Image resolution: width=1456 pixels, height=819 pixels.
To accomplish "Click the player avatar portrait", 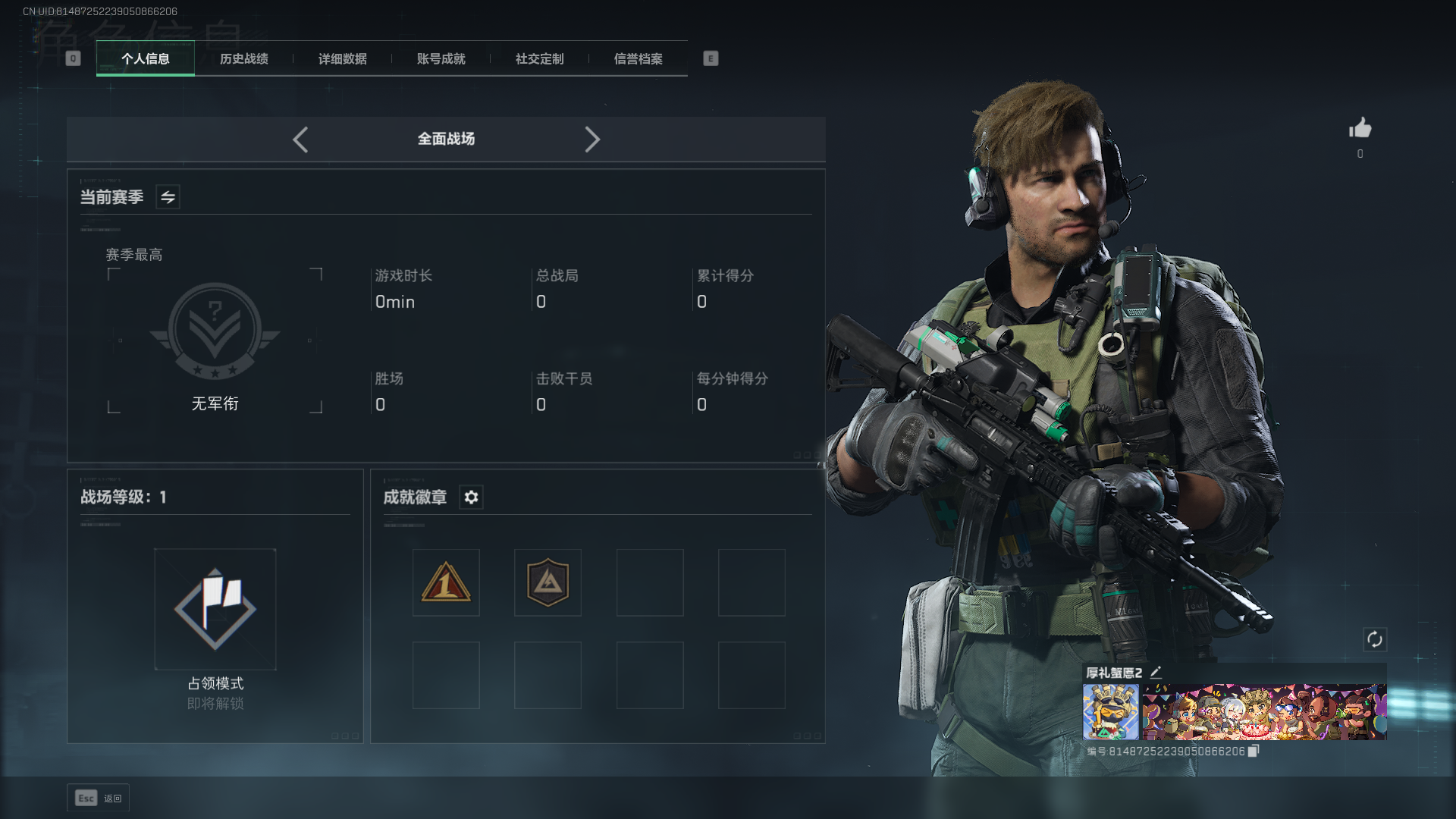I will coord(1110,711).
